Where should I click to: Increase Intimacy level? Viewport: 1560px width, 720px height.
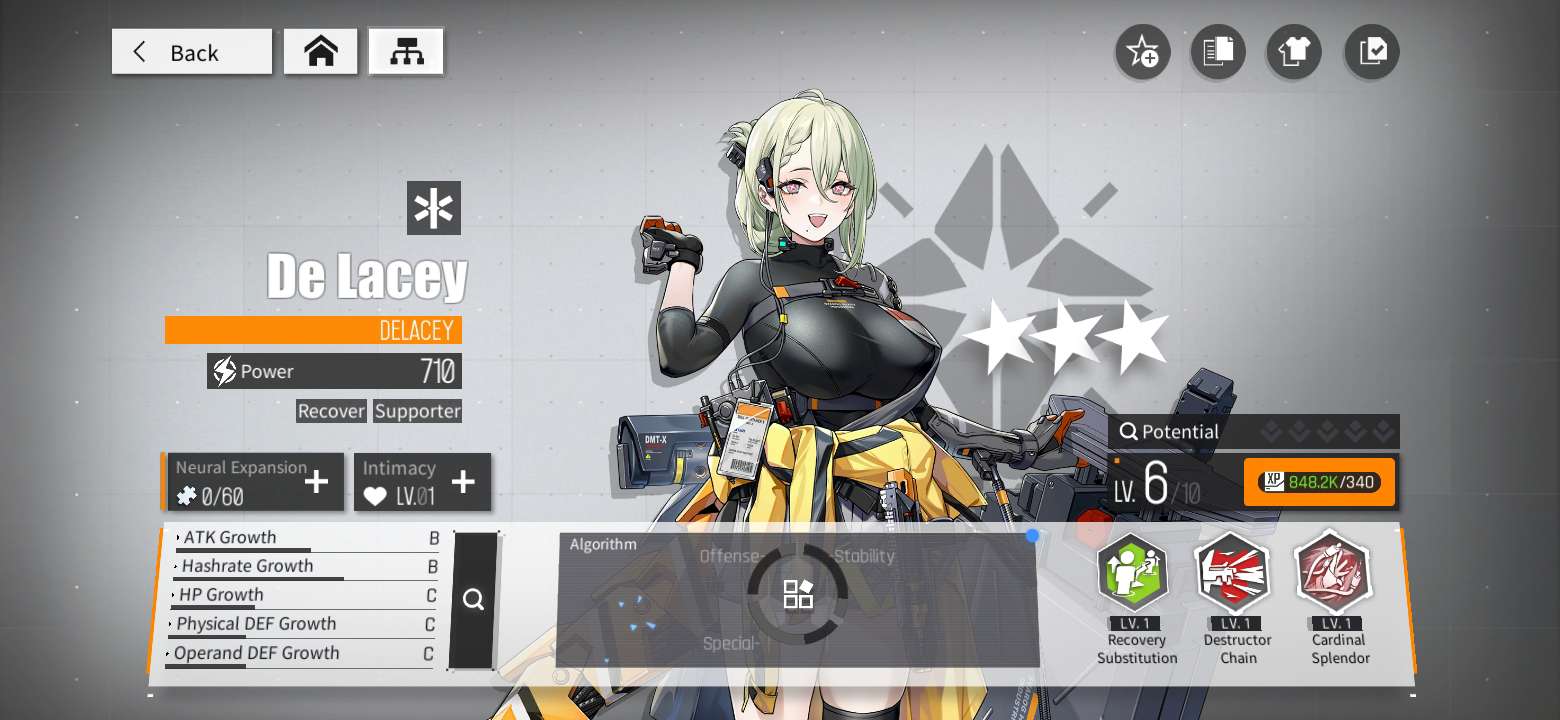[x=463, y=482]
